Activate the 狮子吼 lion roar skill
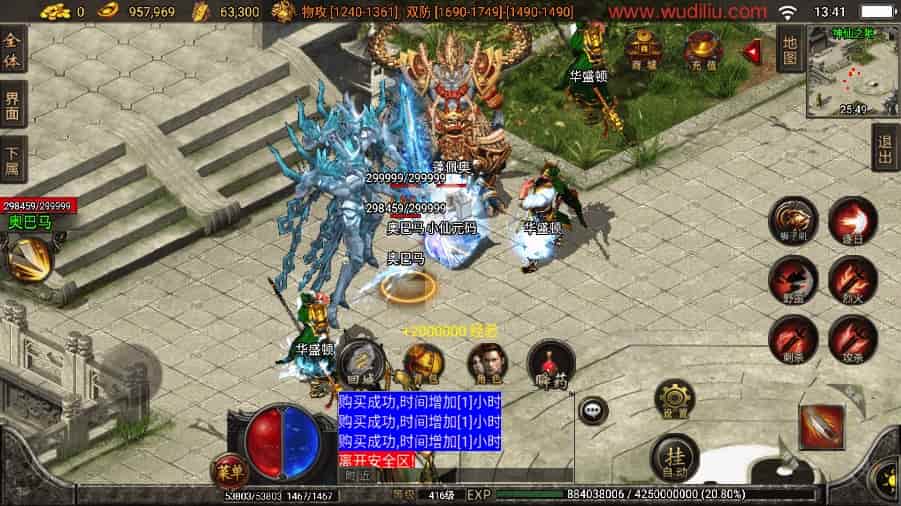Viewport: 901px width, 506px height. [793, 220]
